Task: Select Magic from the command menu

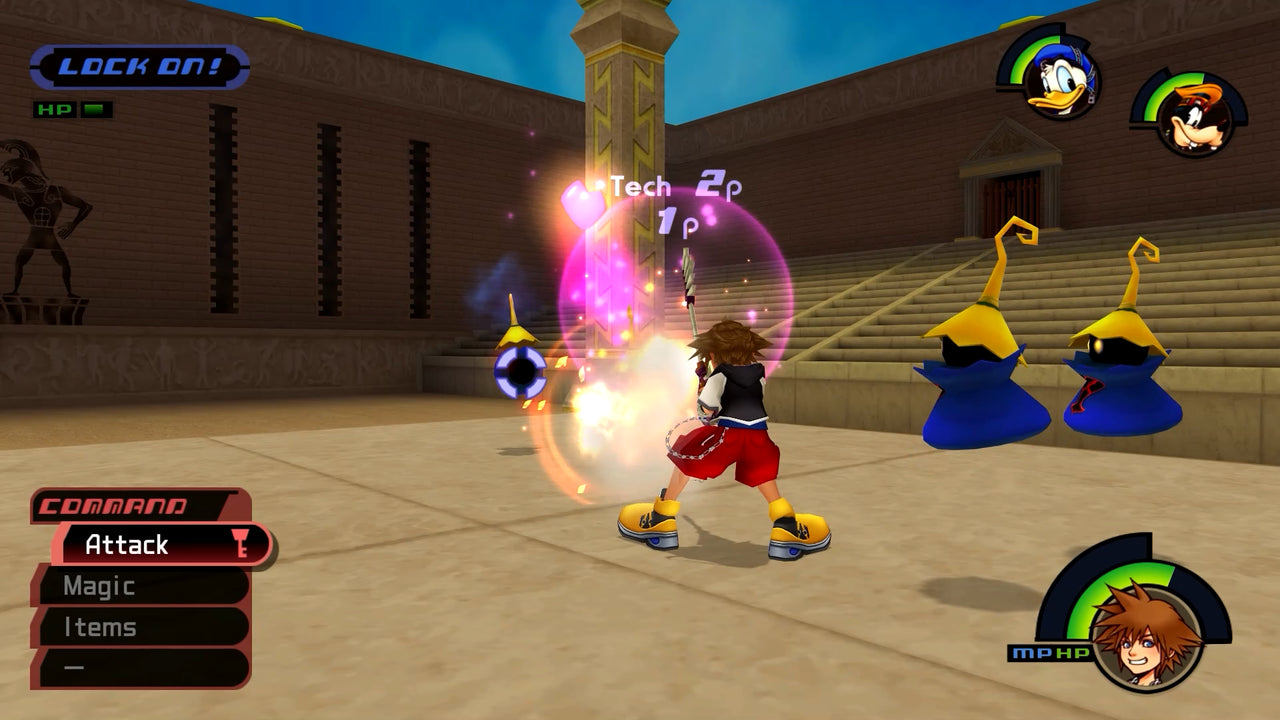Action: pyautogui.click(x=100, y=586)
